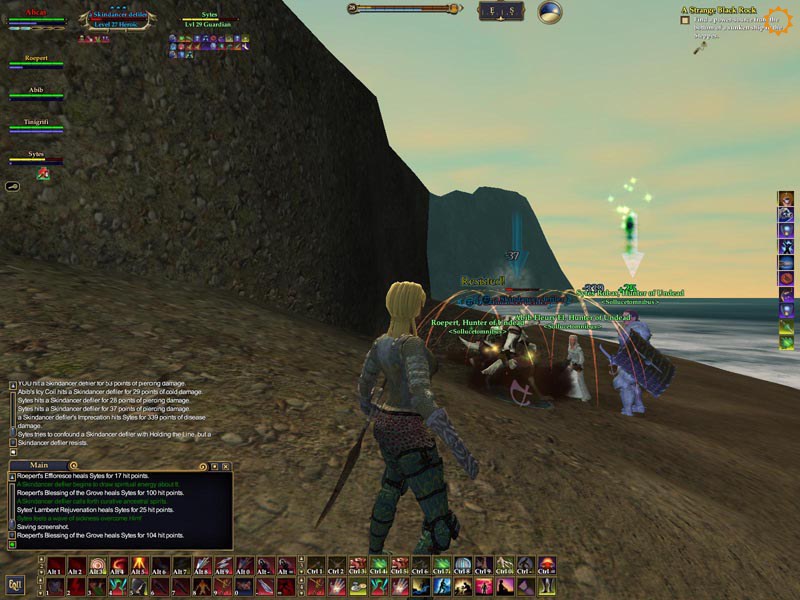Open the EQII main menu button

click(15, 585)
